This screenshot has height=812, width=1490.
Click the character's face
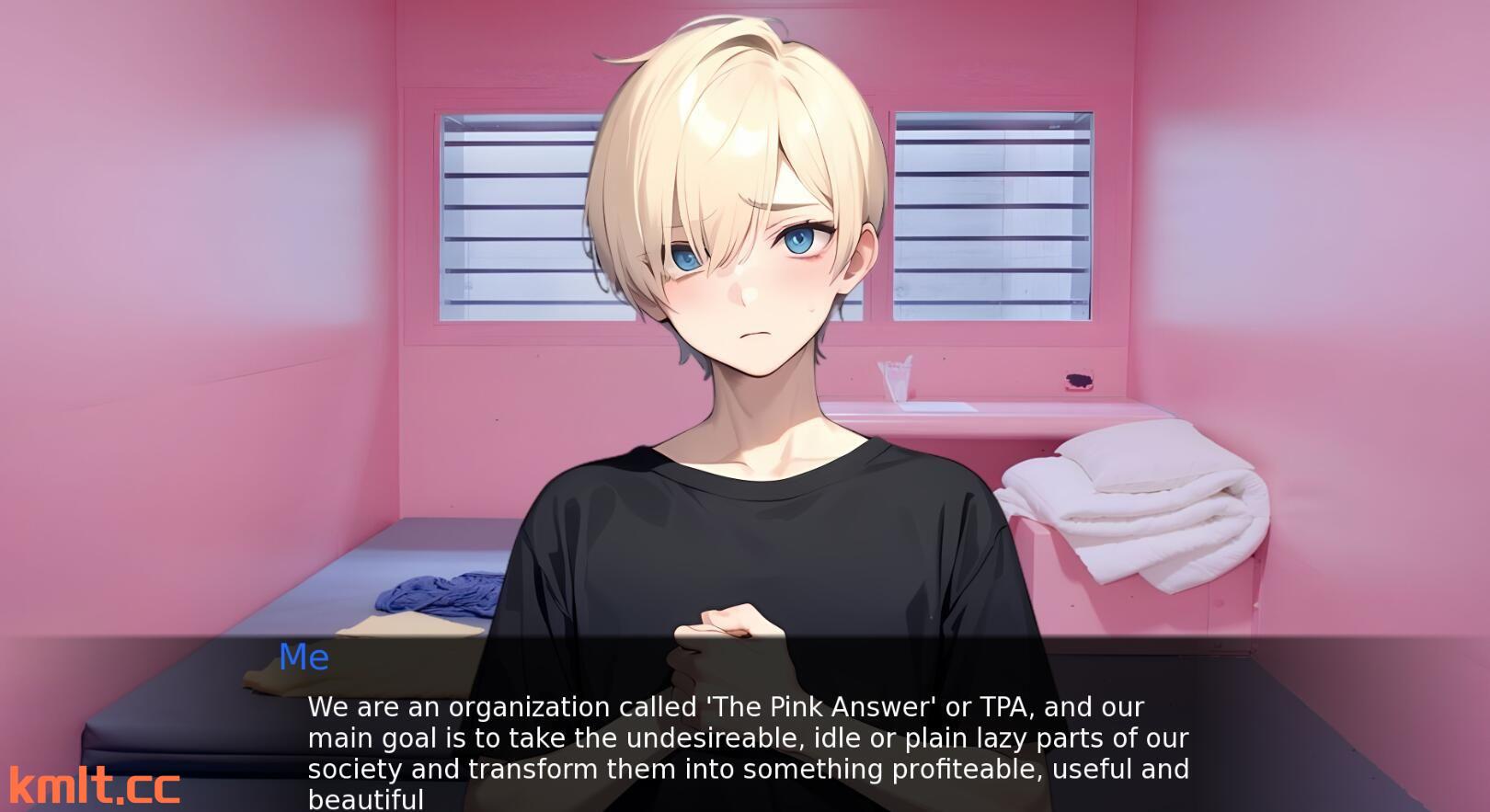pos(745,276)
